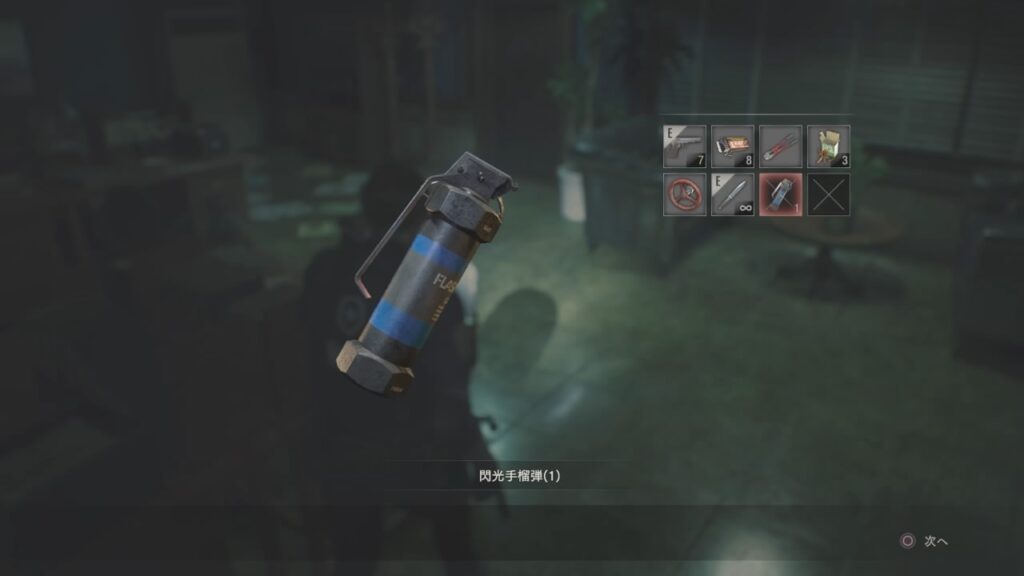
Task: Select the red bolt cutters slot
Action: 781,146
